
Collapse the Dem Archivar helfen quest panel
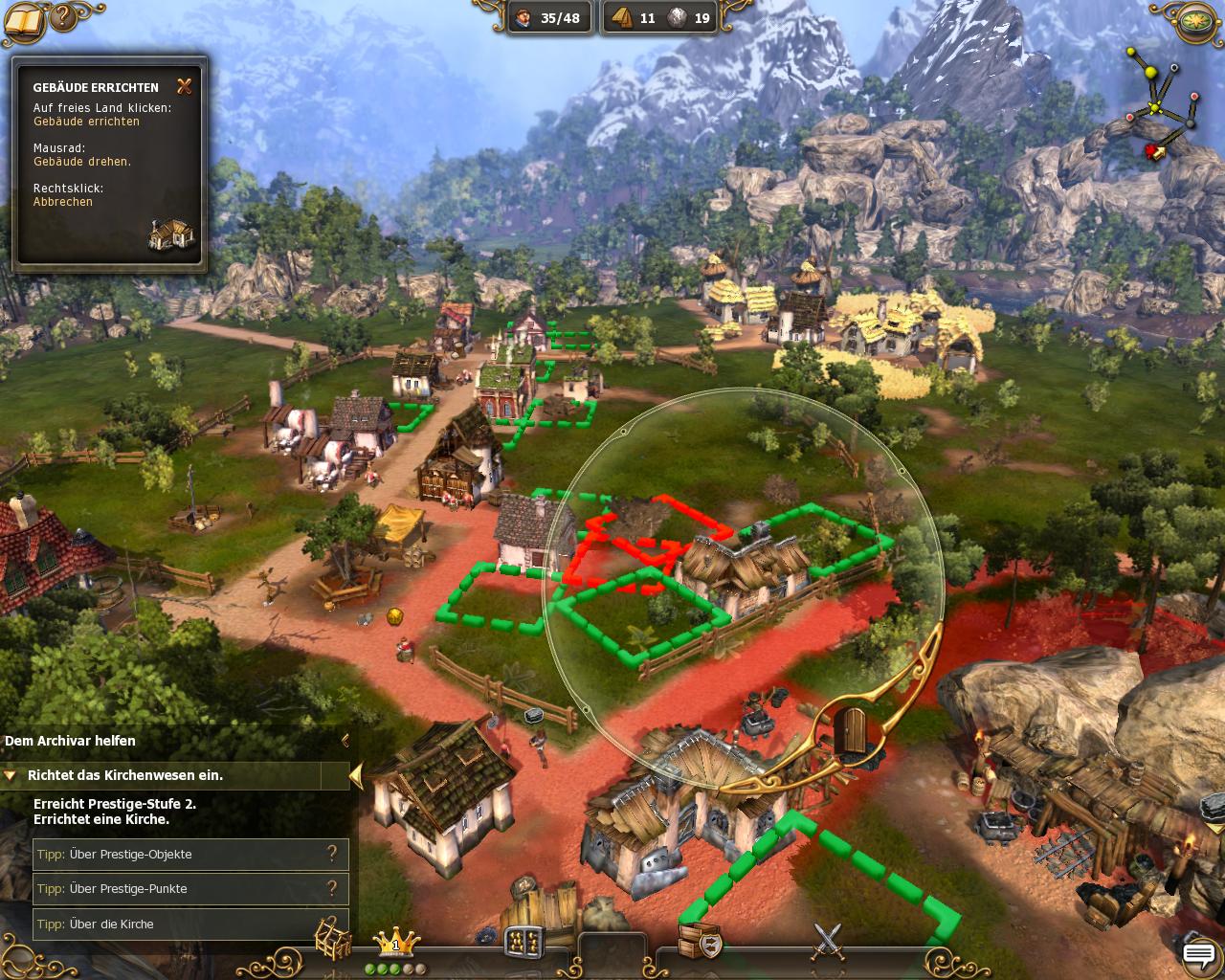345,741
